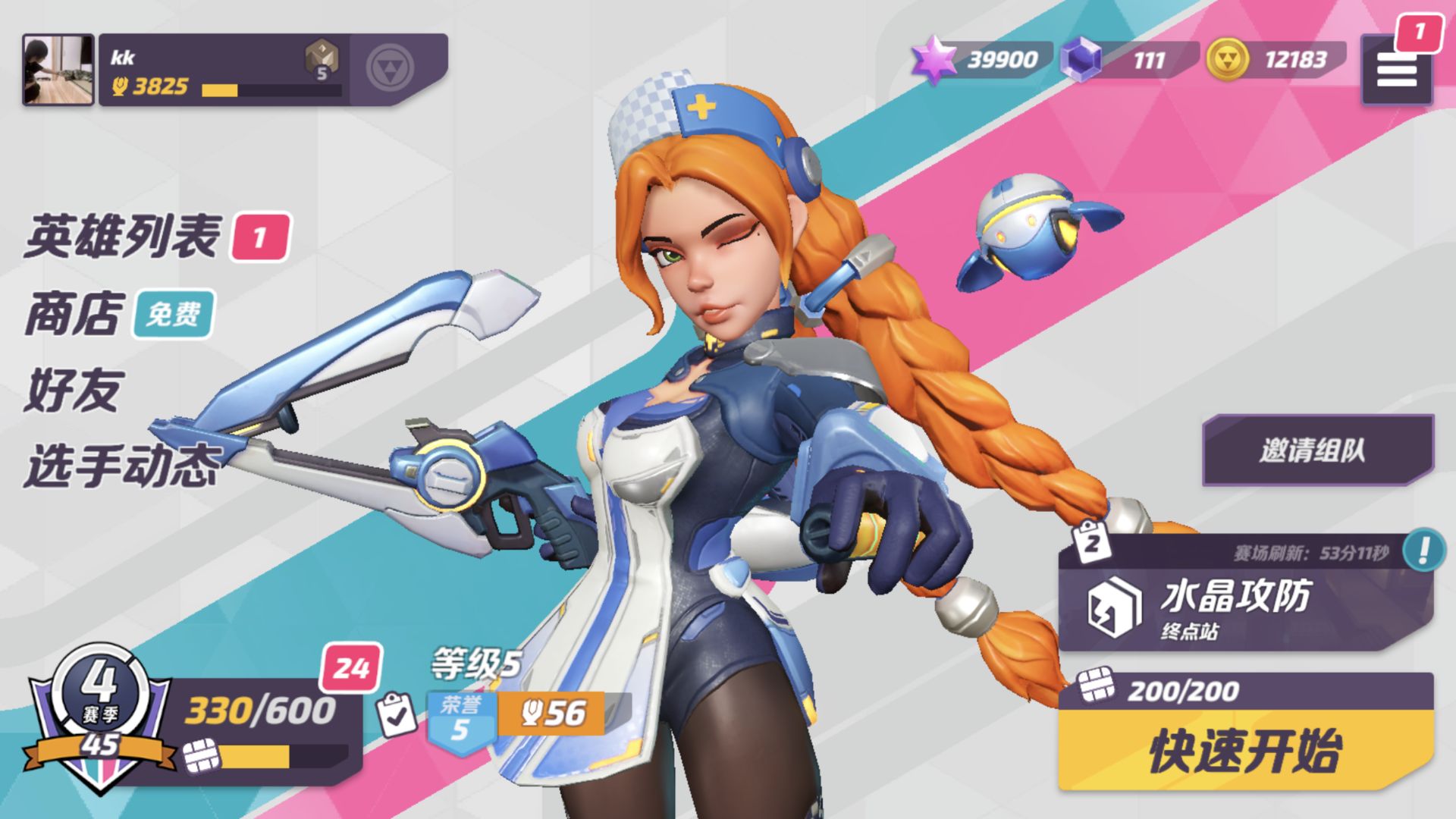The image size is (1456, 819).
Task: Open the hamburger menu with notification
Action: 1397,71
